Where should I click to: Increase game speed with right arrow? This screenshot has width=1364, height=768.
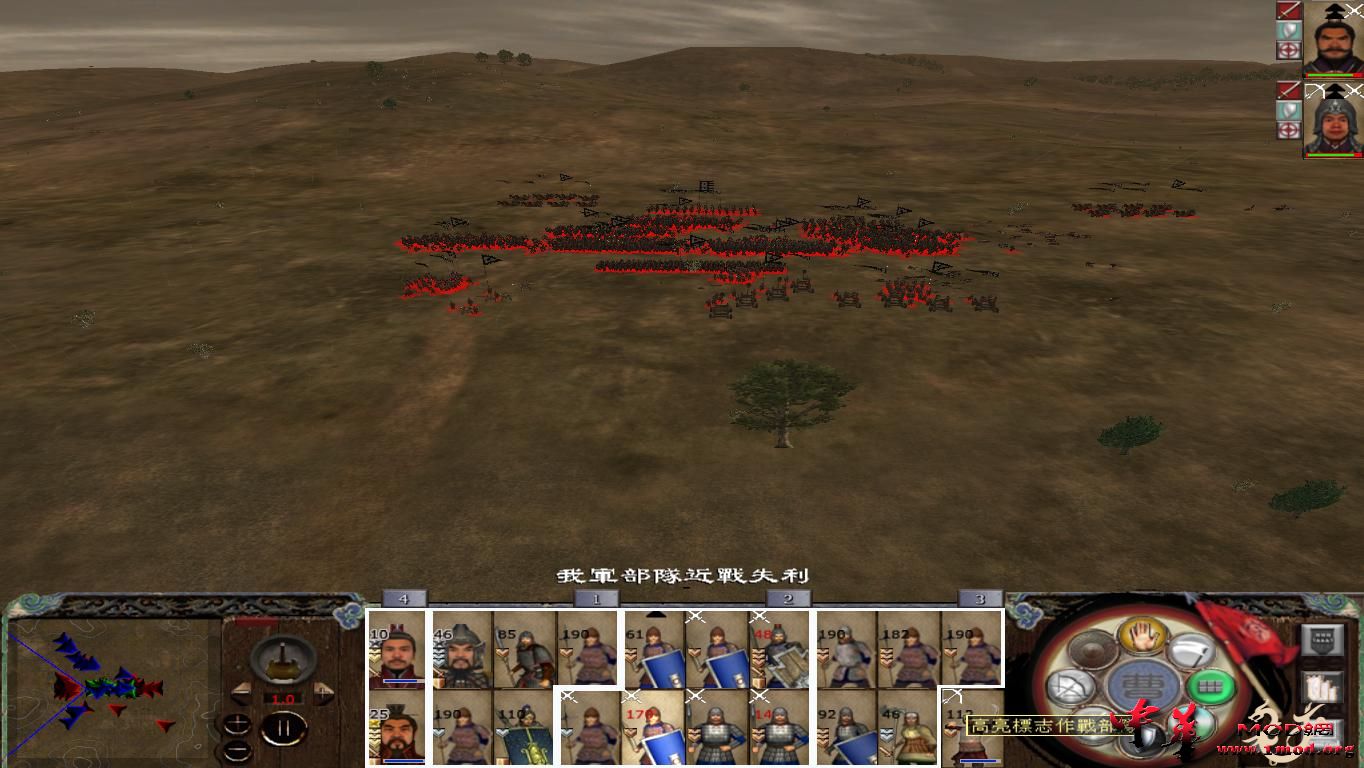tap(323, 694)
